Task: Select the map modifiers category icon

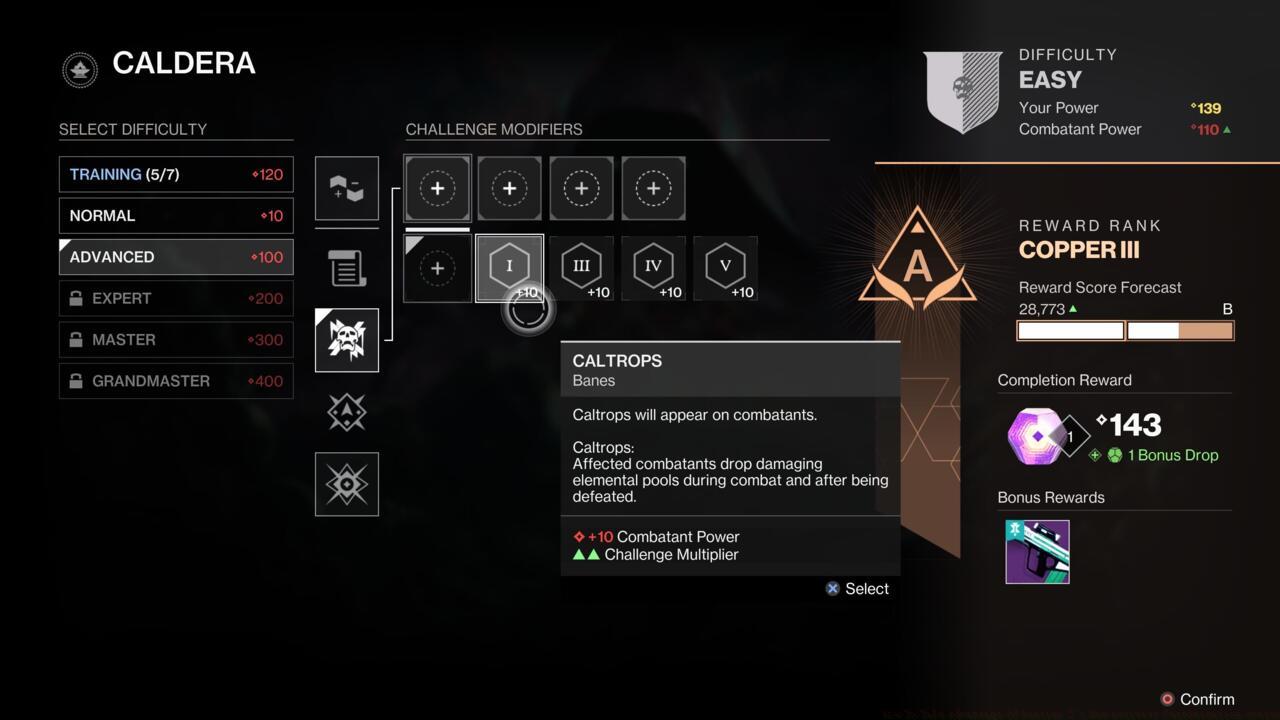Action: pos(347,188)
